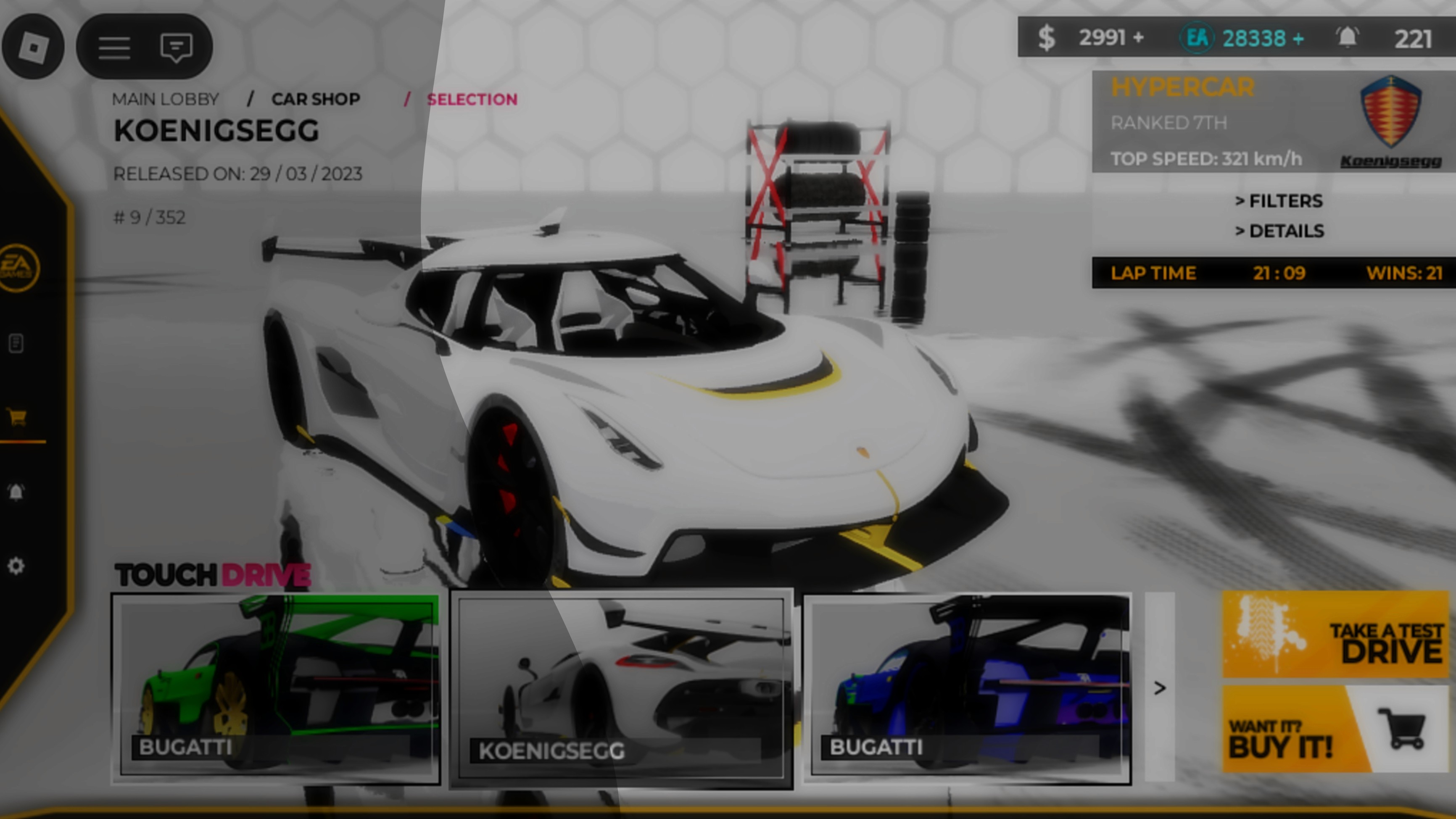Screen dimensions: 1456x819
Task: Go back to Main Lobby breadcrumb
Action: click(165, 100)
